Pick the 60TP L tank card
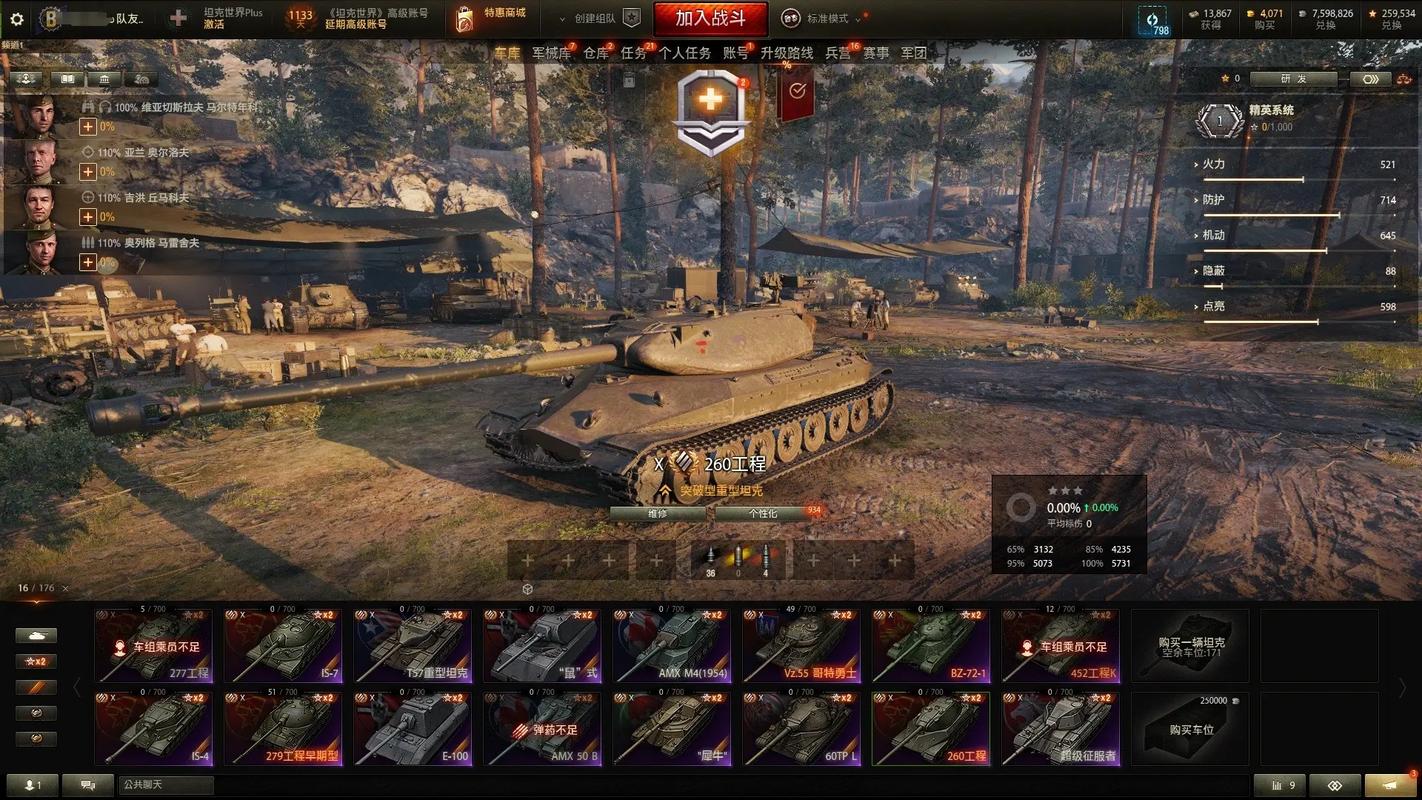 pyautogui.click(x=801, y=728)
